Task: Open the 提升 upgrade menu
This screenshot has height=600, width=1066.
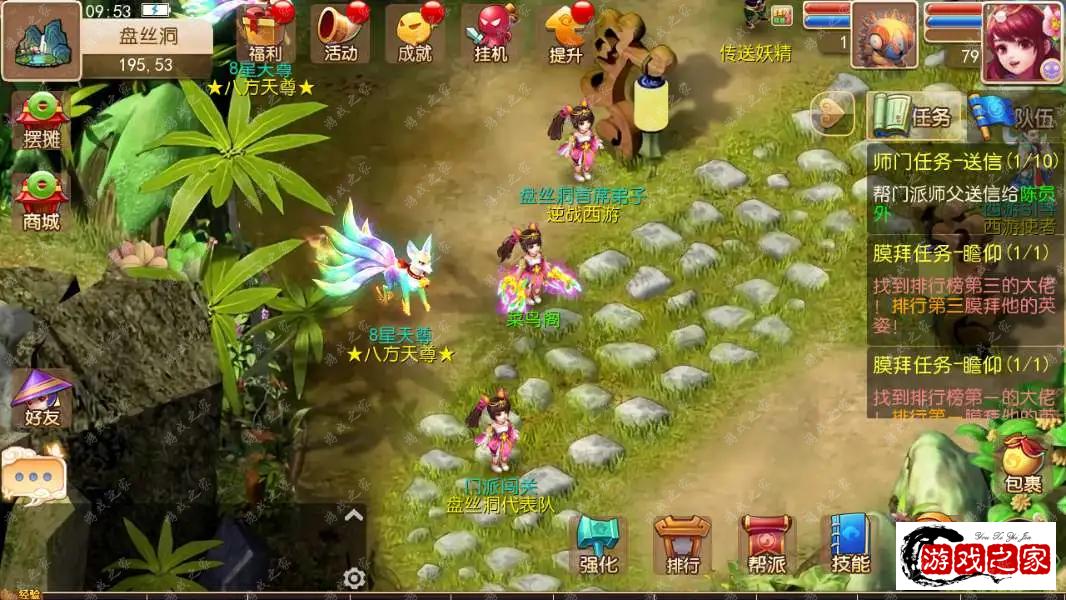Action: (565, 33)
